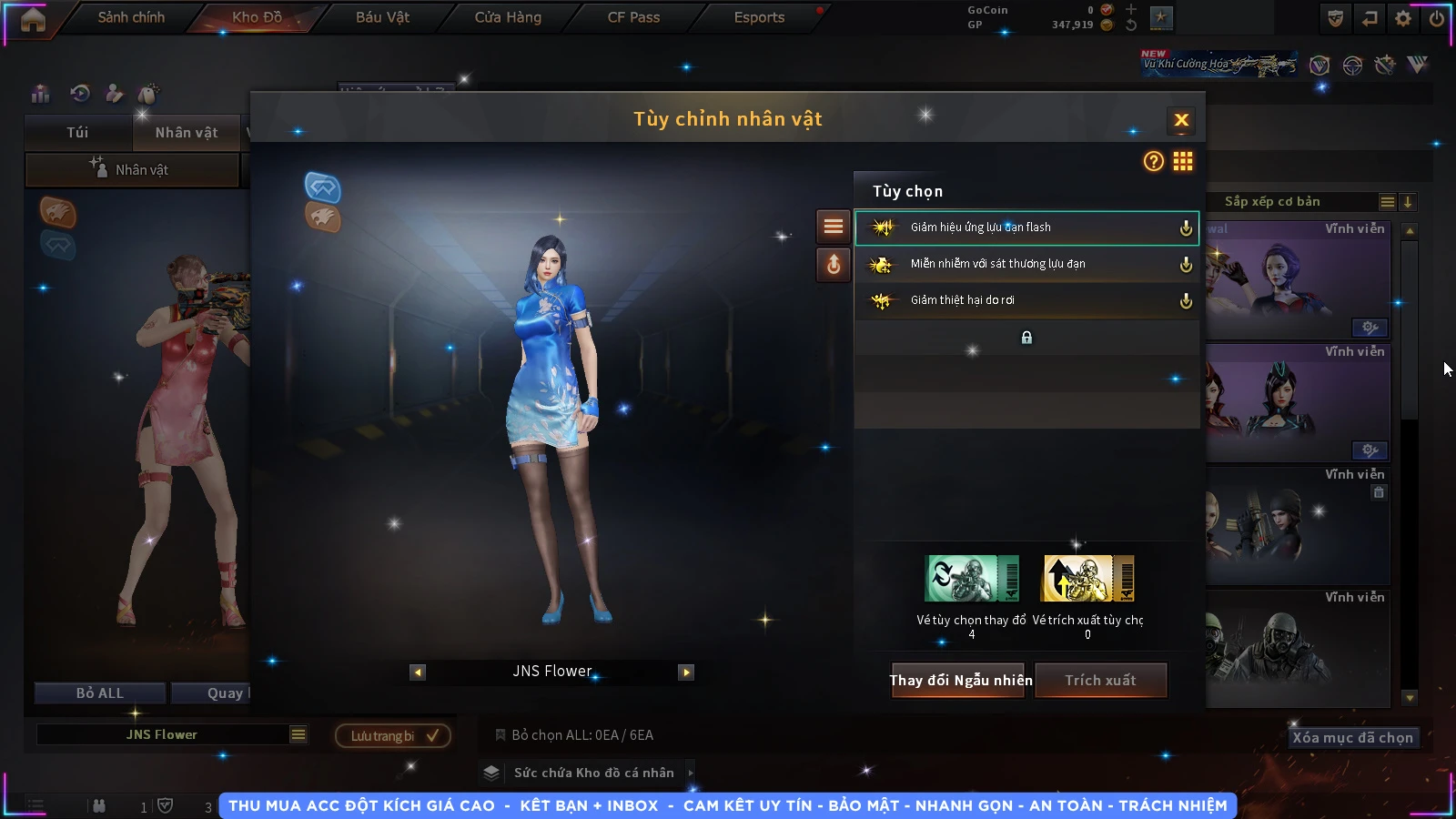This screenshot has width=1456, height=819.
Task: Open the Esports tab
Action: click(759, 17)
